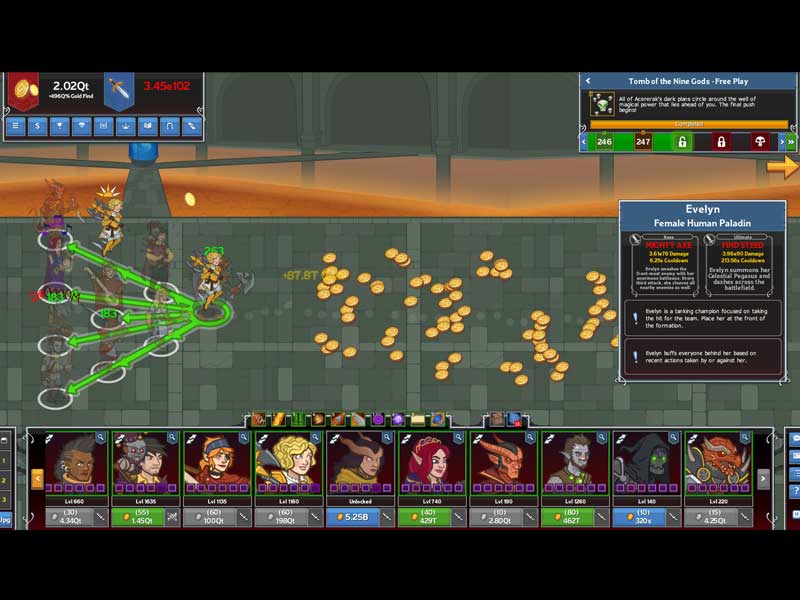
Task: Select area 246 on the level bar
Action: [x=604, y=142]
